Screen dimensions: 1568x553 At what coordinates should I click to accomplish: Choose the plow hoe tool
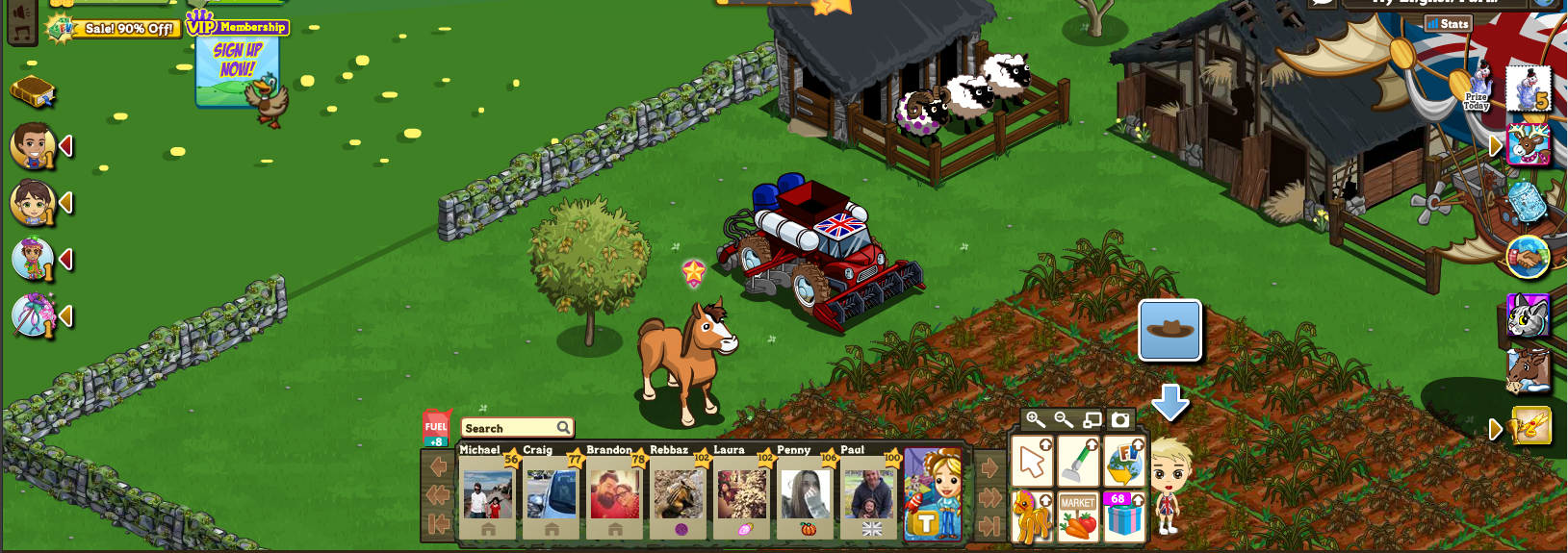point(1078,462)
